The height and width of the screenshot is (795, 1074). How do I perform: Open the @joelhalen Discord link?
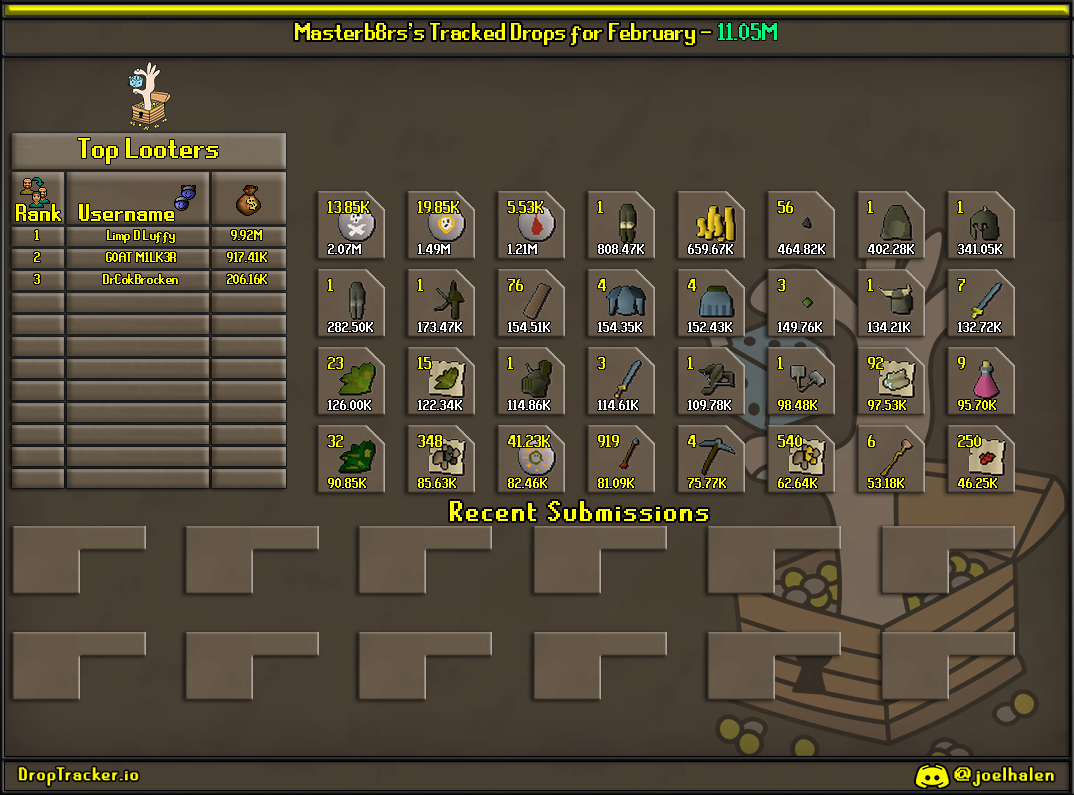985,775
